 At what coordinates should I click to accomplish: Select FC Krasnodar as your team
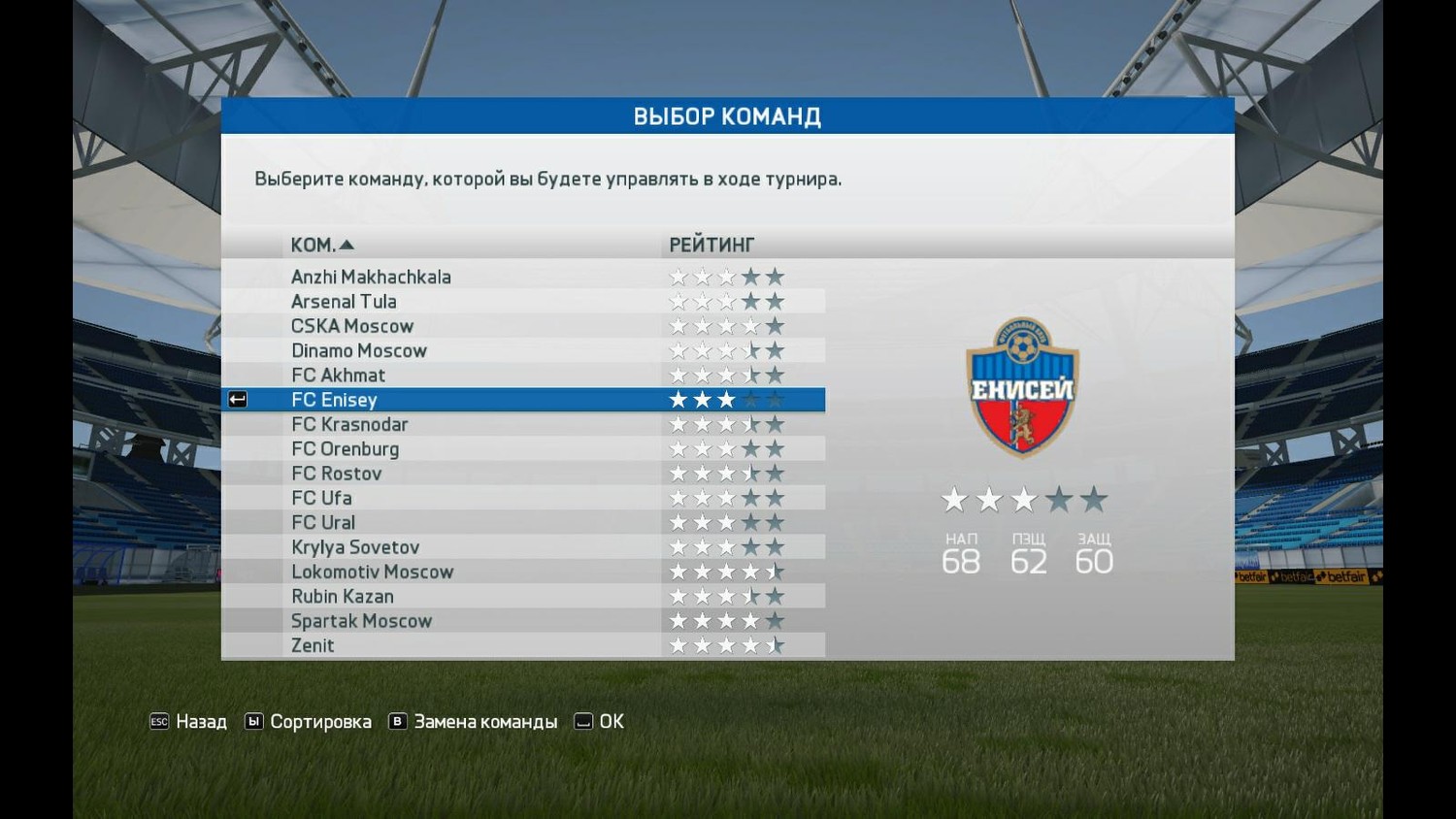(x=349, y=424)
